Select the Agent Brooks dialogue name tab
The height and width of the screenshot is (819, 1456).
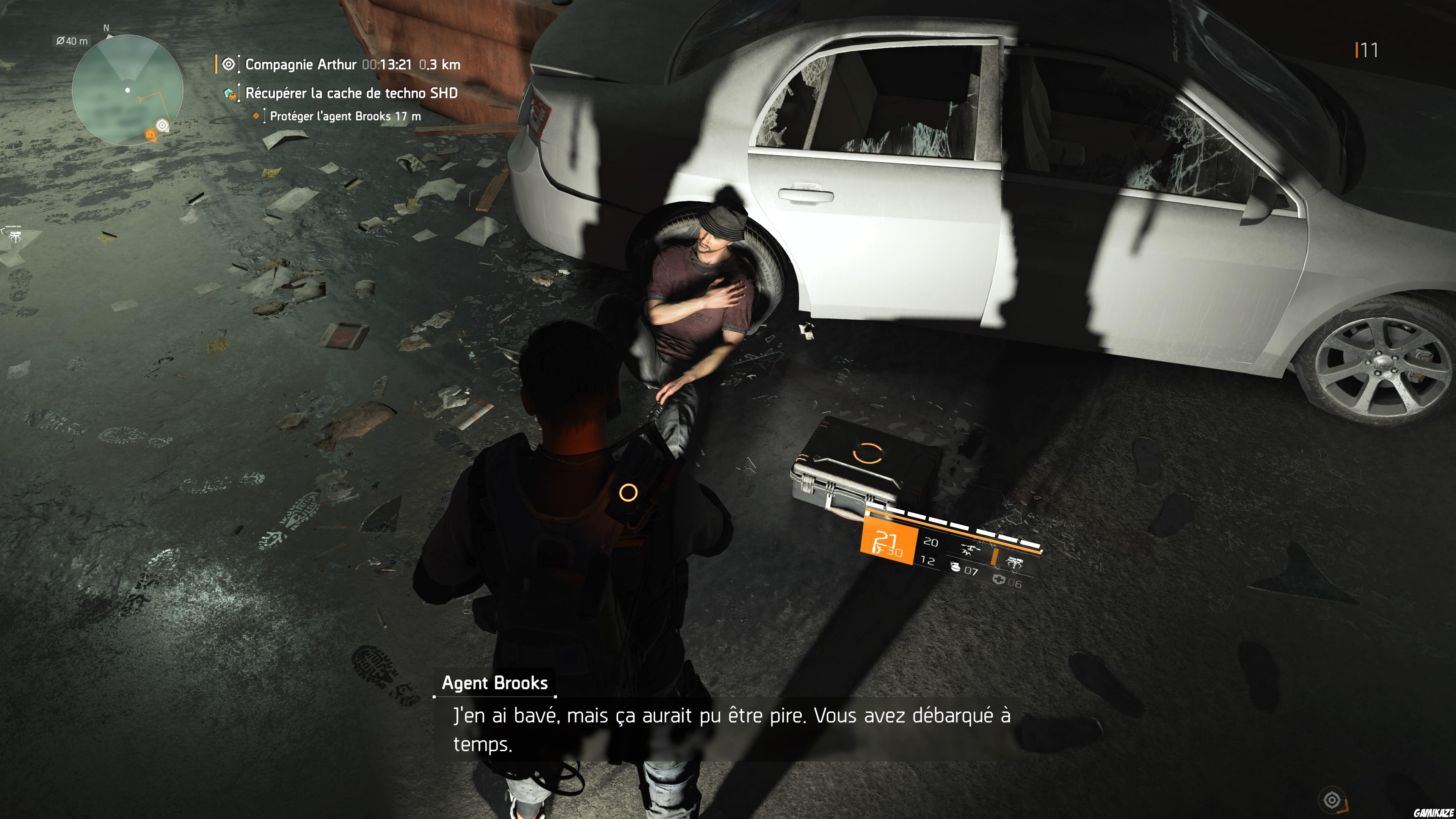[494, 683]
